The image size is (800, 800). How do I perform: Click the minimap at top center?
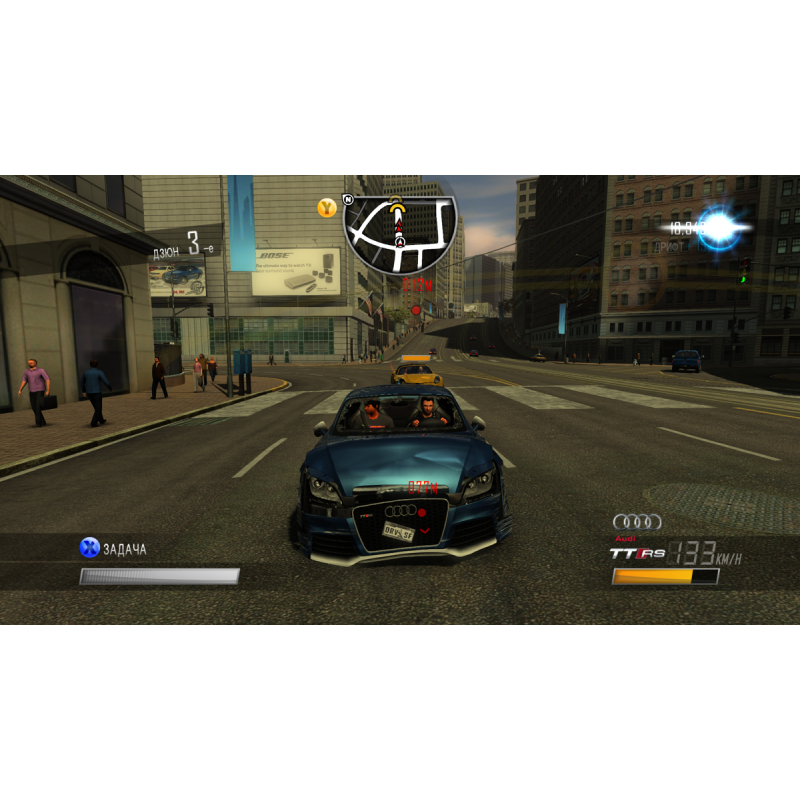point(400,234)
